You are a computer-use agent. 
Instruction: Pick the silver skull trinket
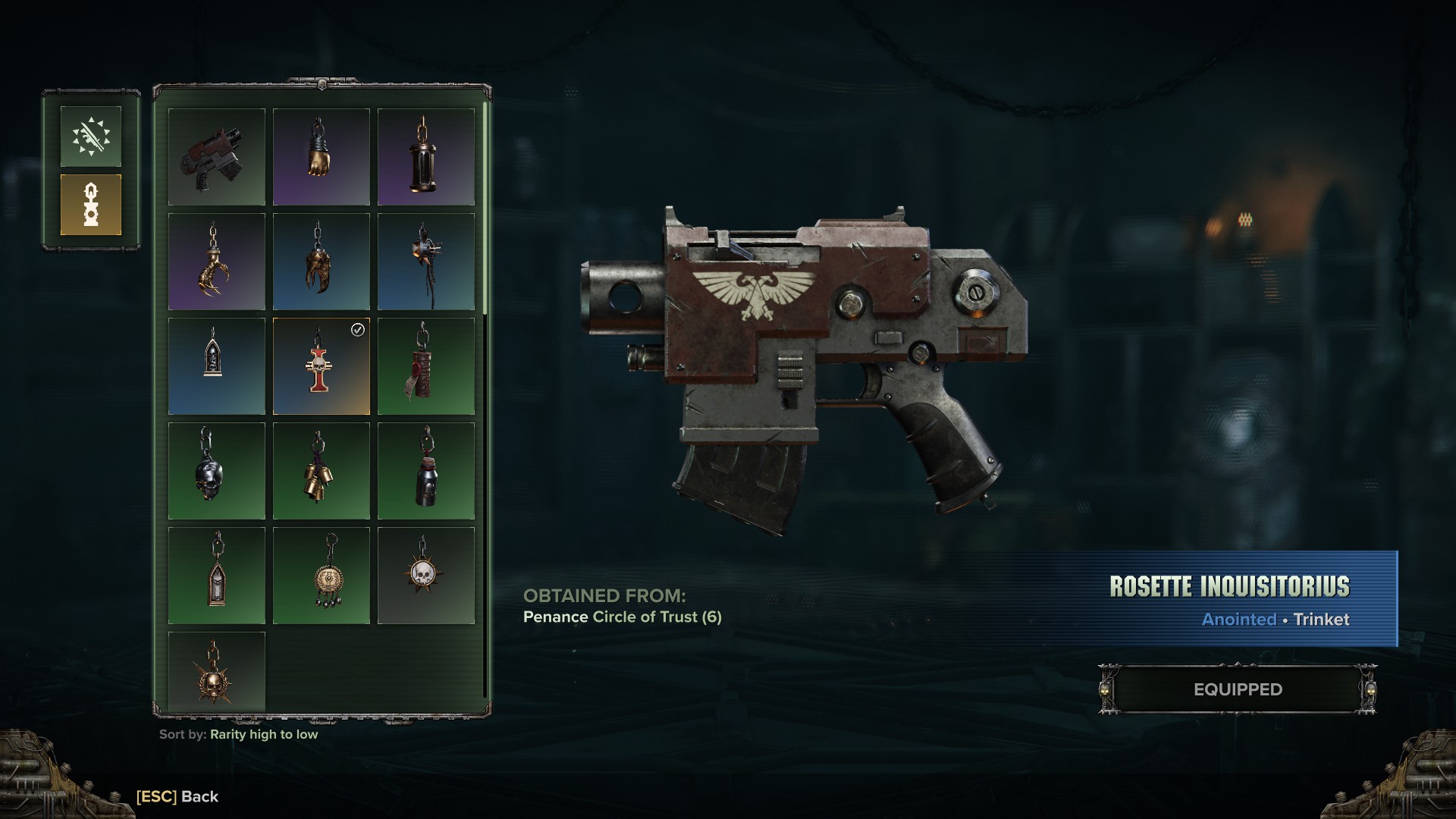[217, 471]
